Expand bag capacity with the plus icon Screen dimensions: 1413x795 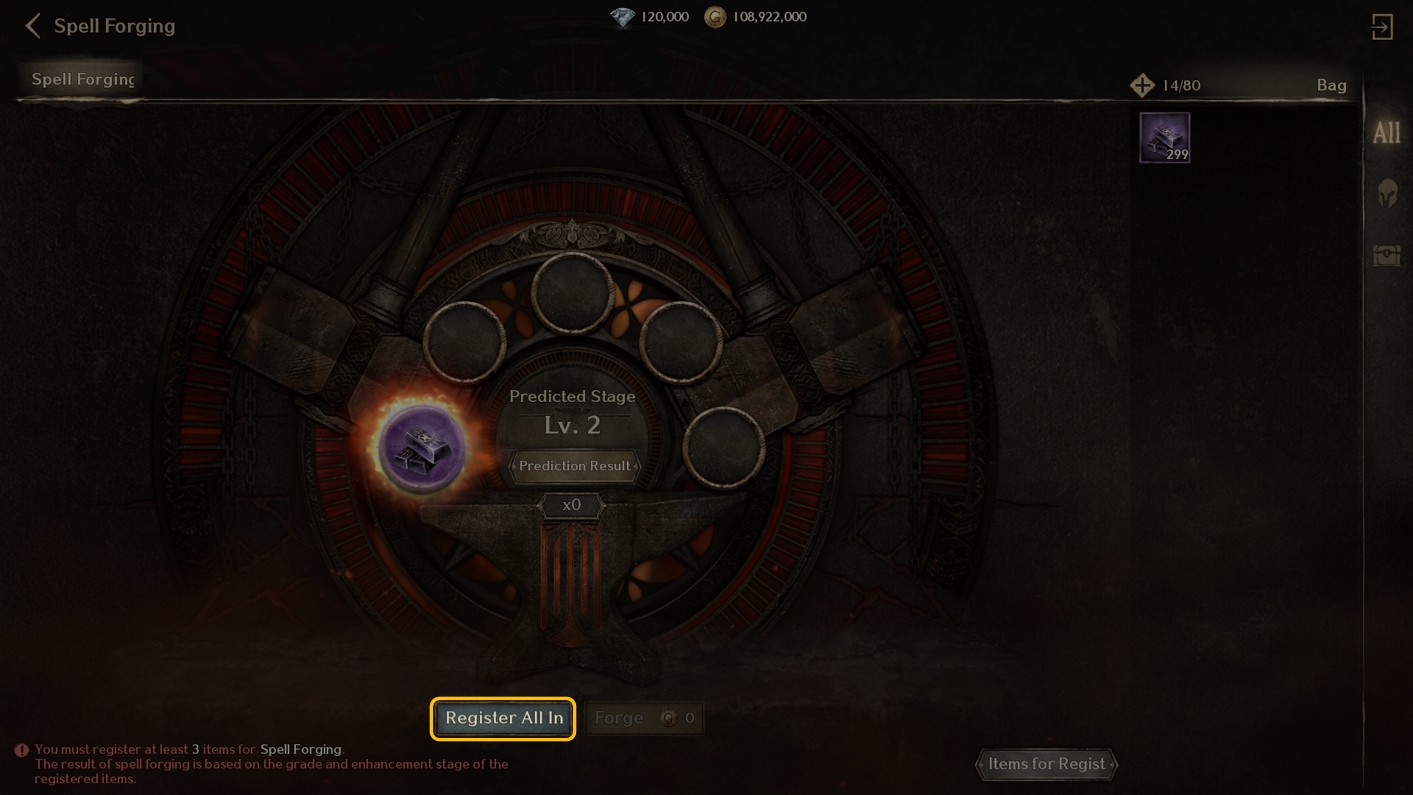click(x=1142, y=86)
